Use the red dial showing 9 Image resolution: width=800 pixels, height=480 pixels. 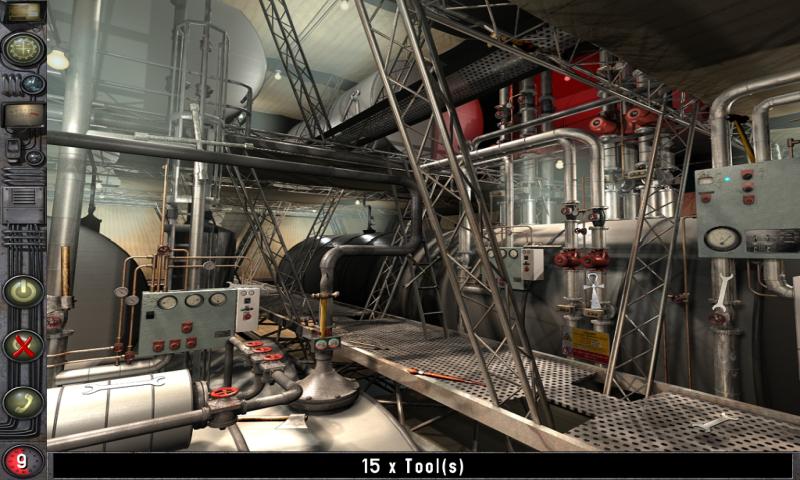[x=21, y=461]
